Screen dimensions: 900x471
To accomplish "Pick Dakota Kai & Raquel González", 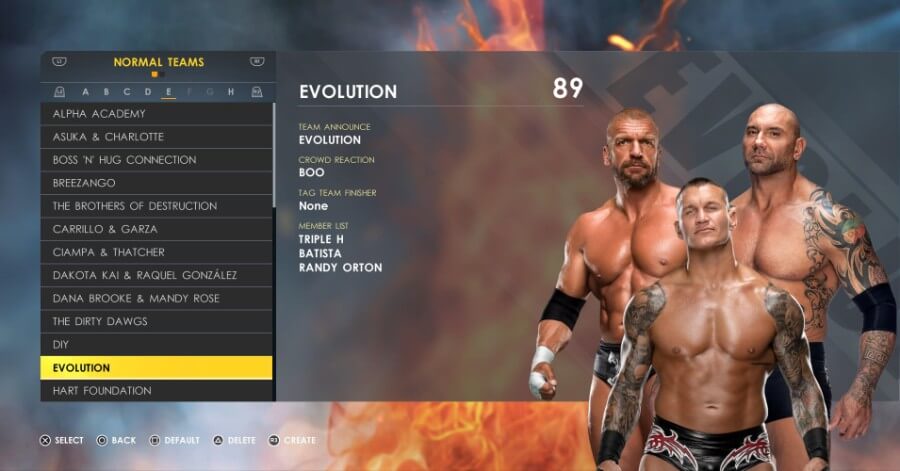I will click(156, 275).
